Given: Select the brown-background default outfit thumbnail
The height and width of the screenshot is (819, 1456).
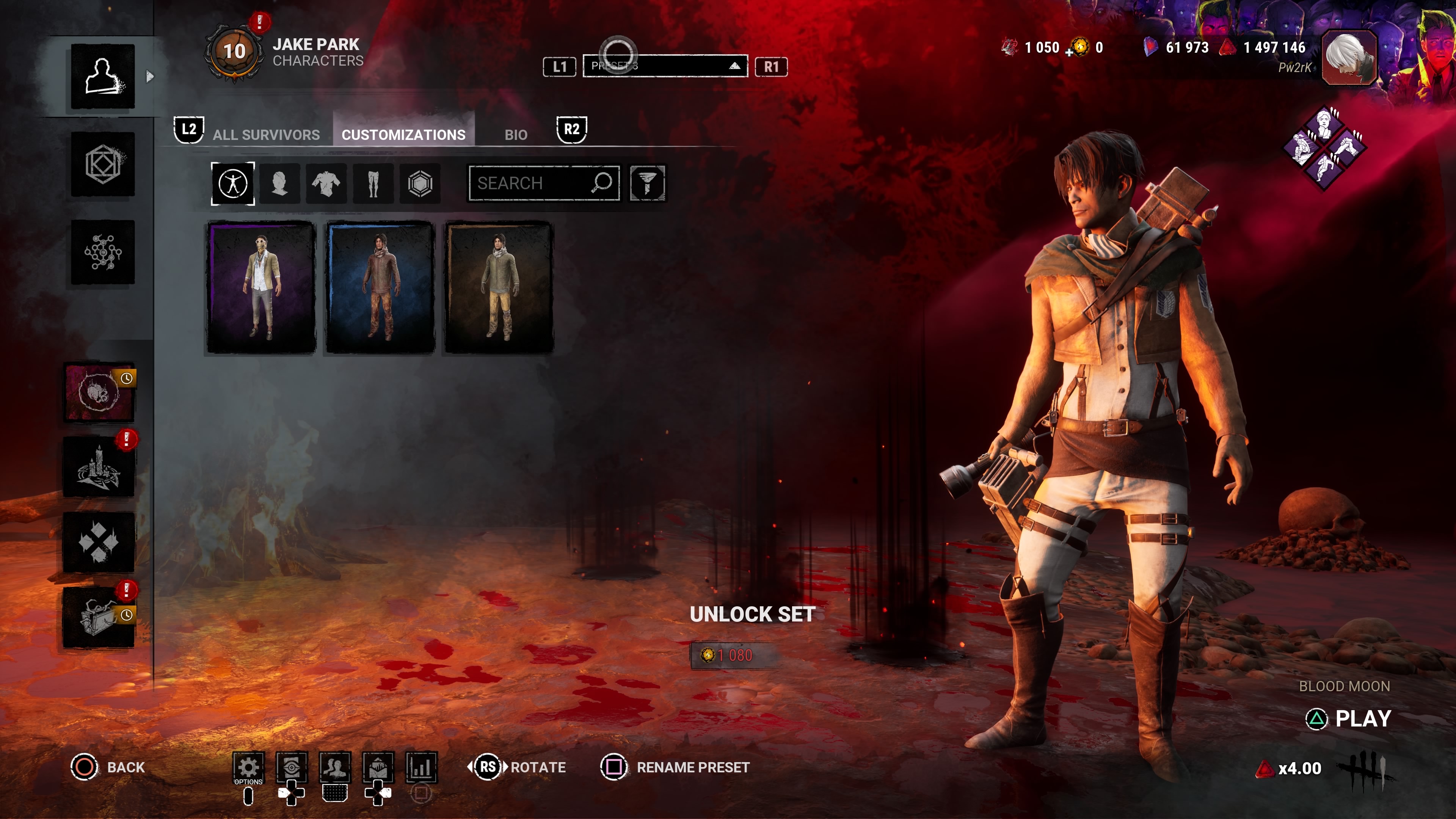Looking at the screenshot, I should point(499,288).
